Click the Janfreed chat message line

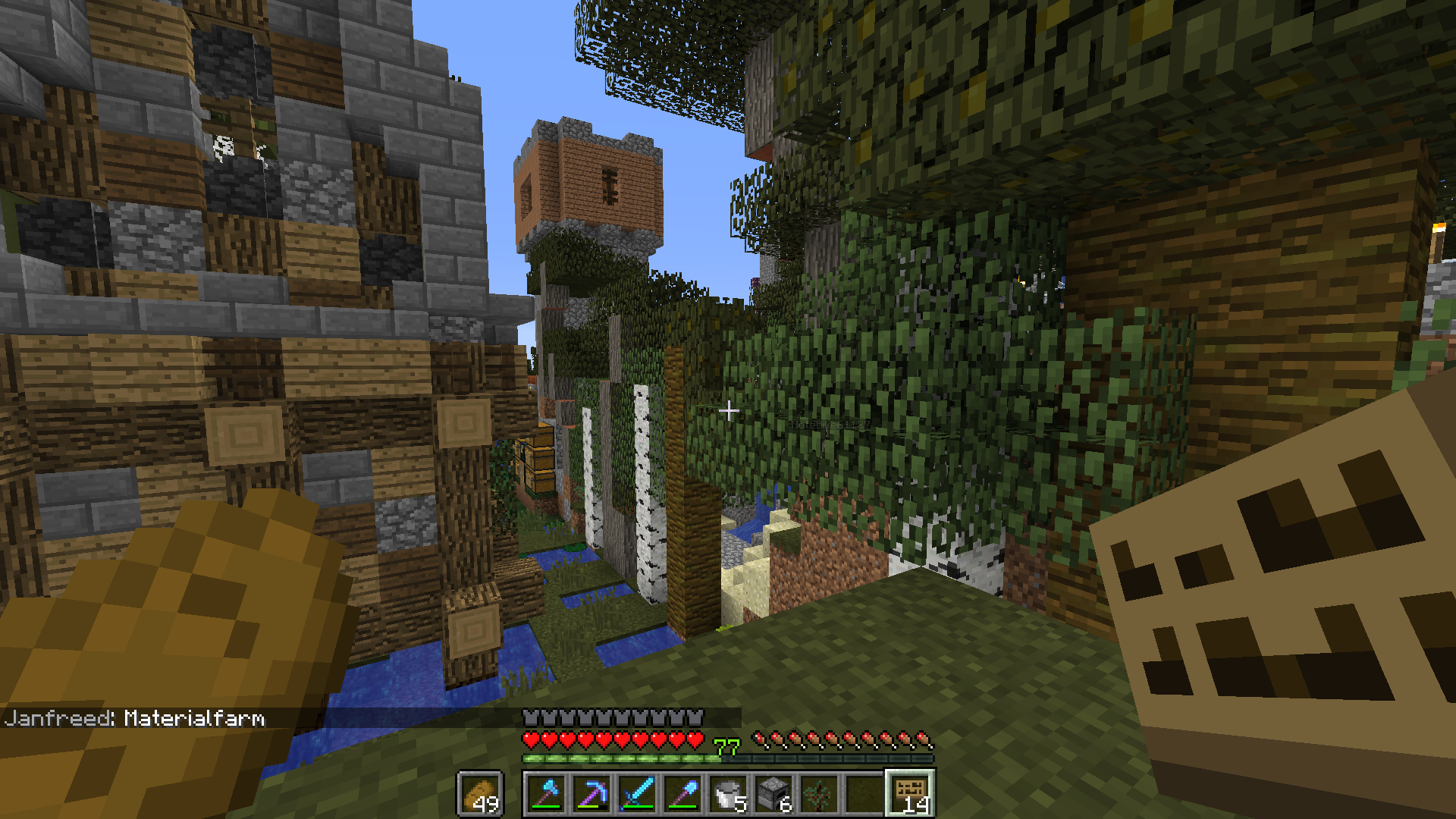point(135,718)
